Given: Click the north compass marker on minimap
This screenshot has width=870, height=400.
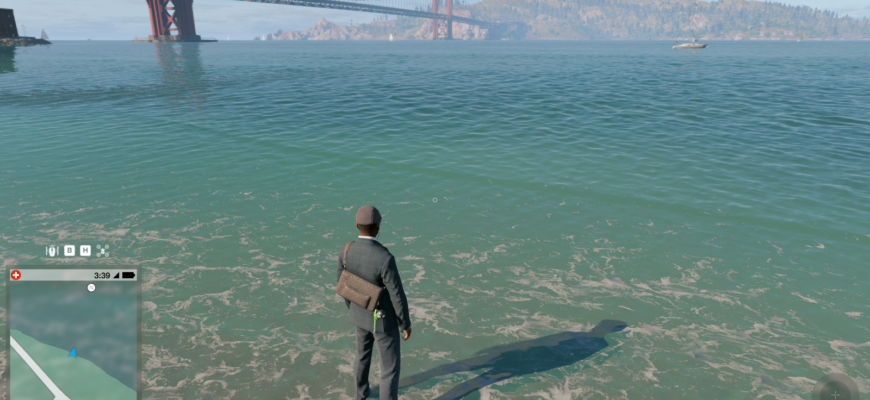Looking at the screenshot, I should (91, 288).
